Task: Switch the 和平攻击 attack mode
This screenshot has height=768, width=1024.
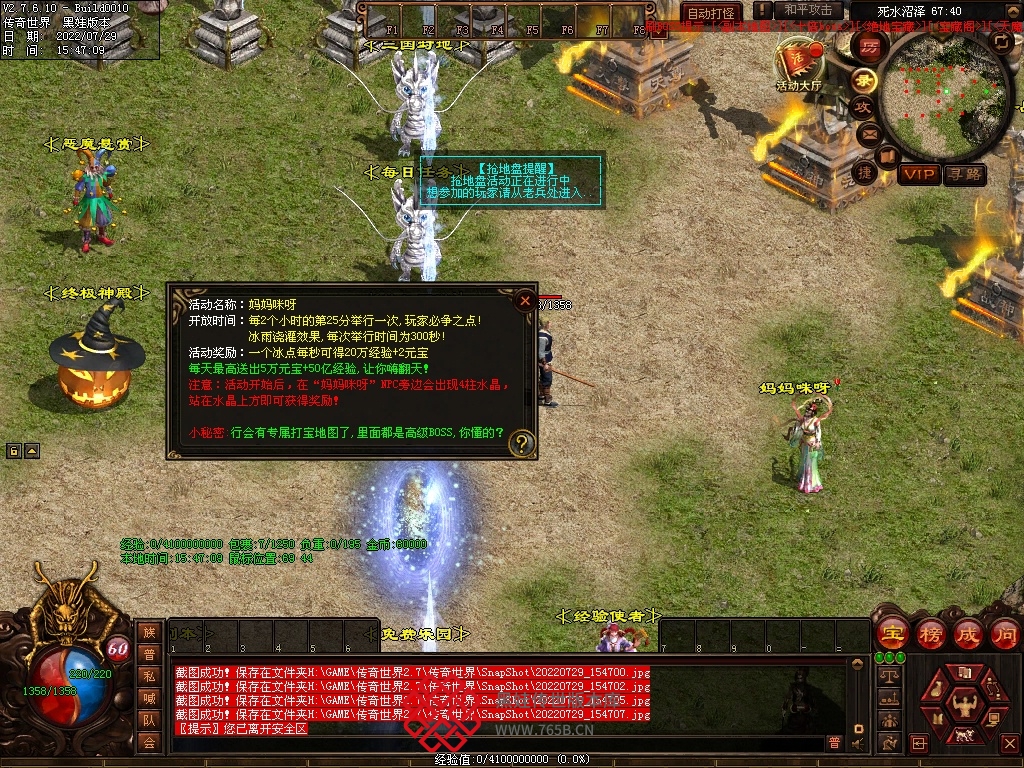Action: [809, 11]
